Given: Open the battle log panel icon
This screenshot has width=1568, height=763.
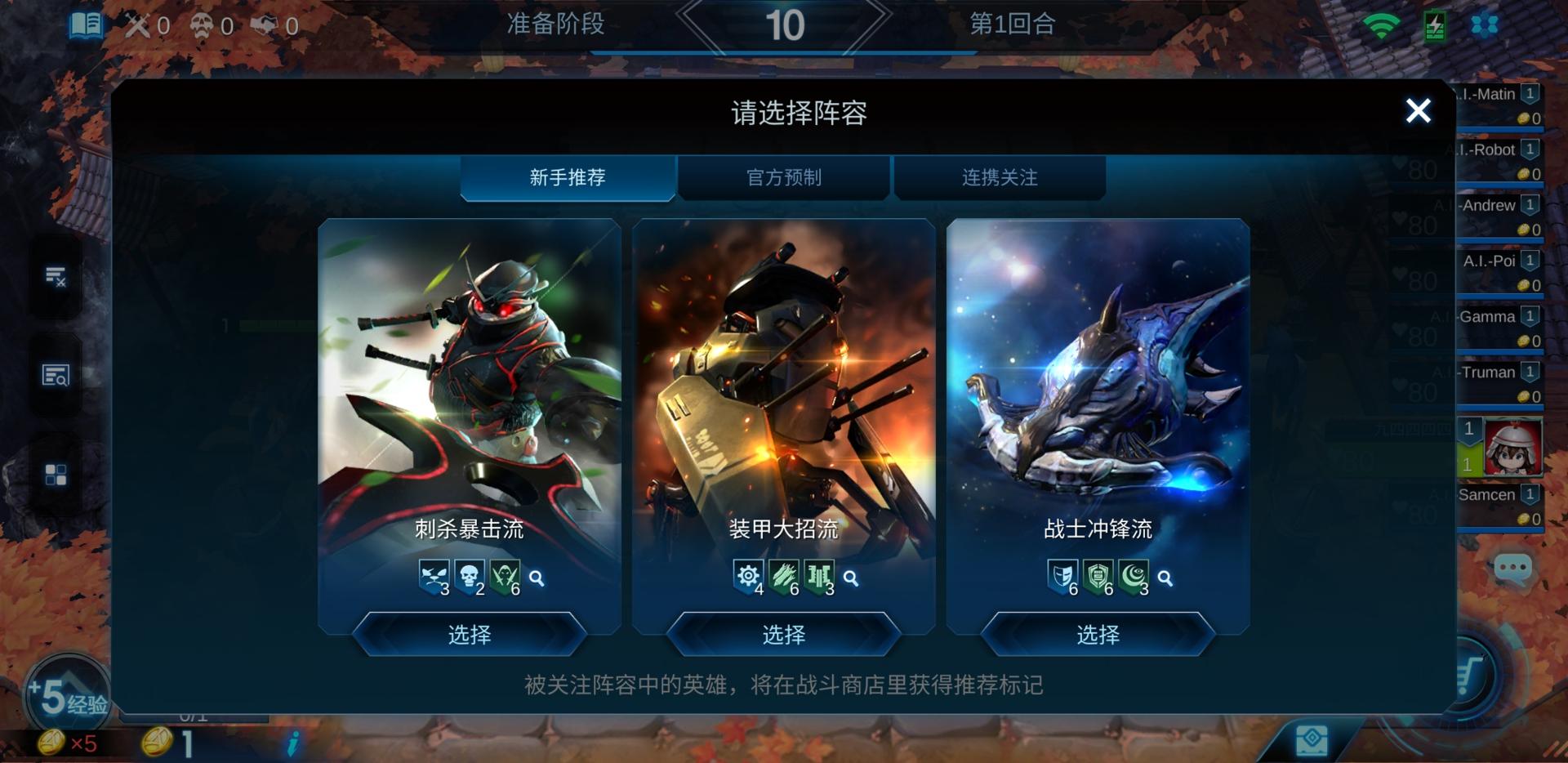Looking at the screenshot, I should [56, 278].
